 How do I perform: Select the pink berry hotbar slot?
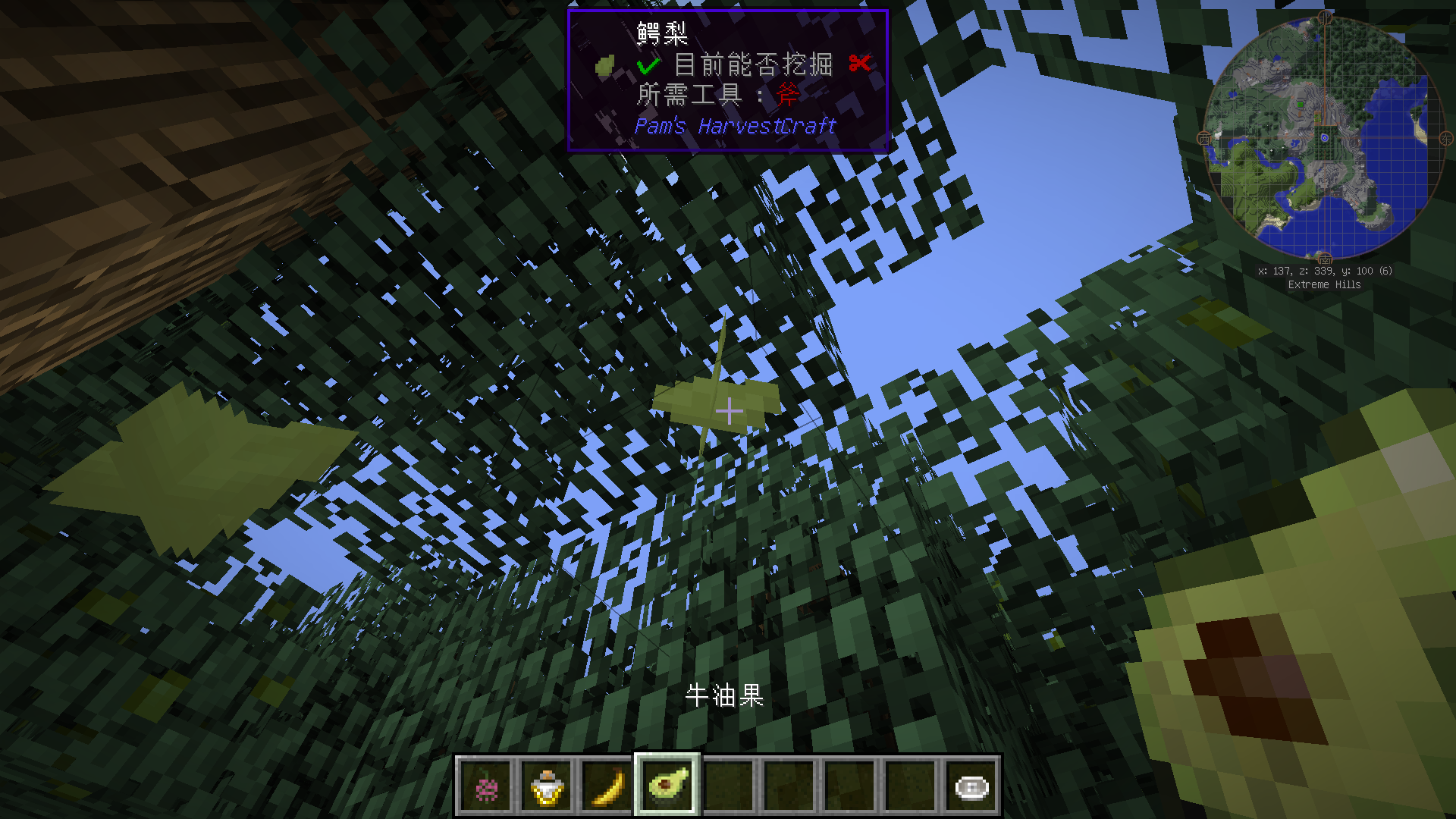click(486, 786)
